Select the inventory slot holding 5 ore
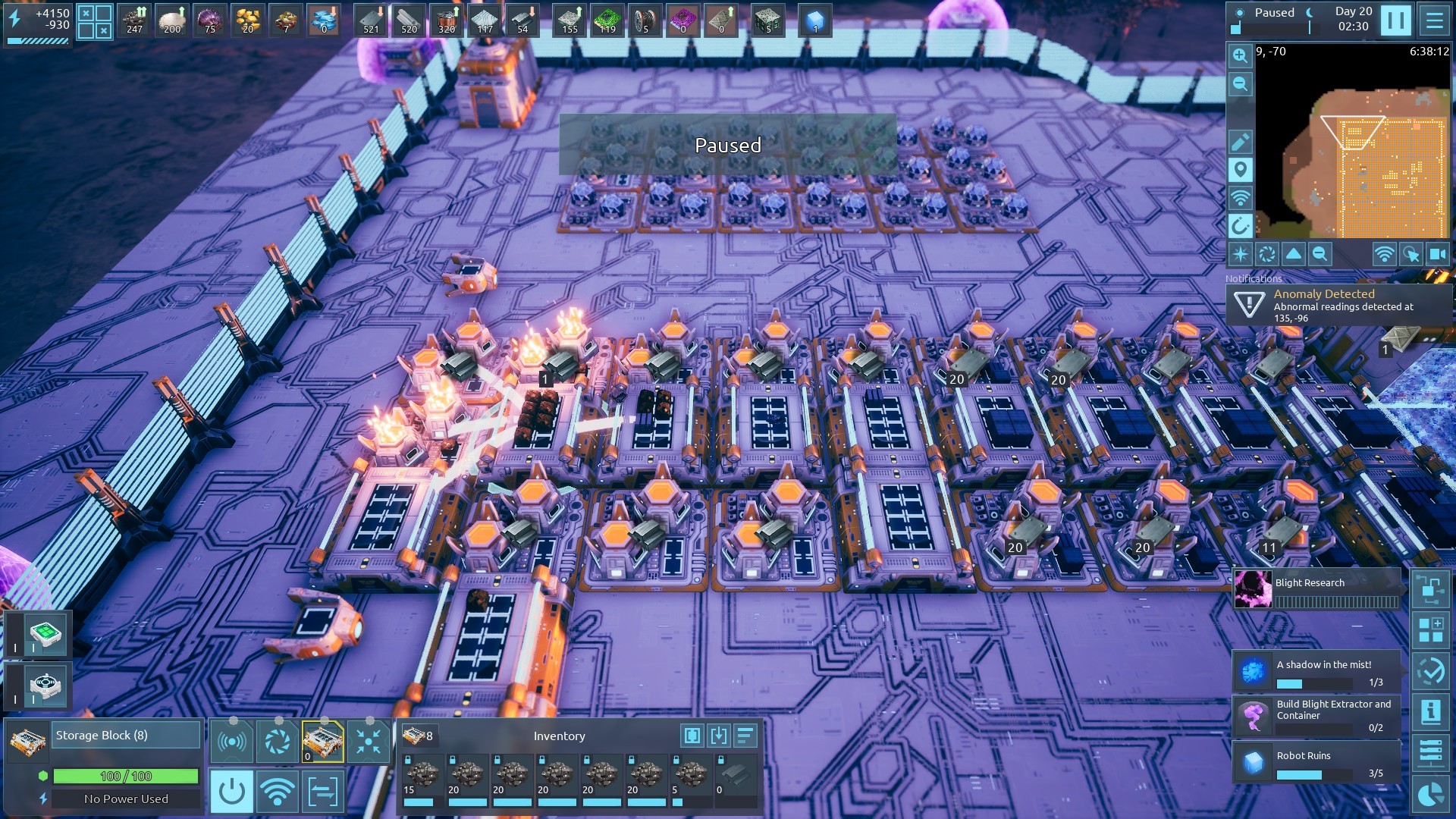The height and width of the screenshot is (819, 1456). tap(690, 780)
